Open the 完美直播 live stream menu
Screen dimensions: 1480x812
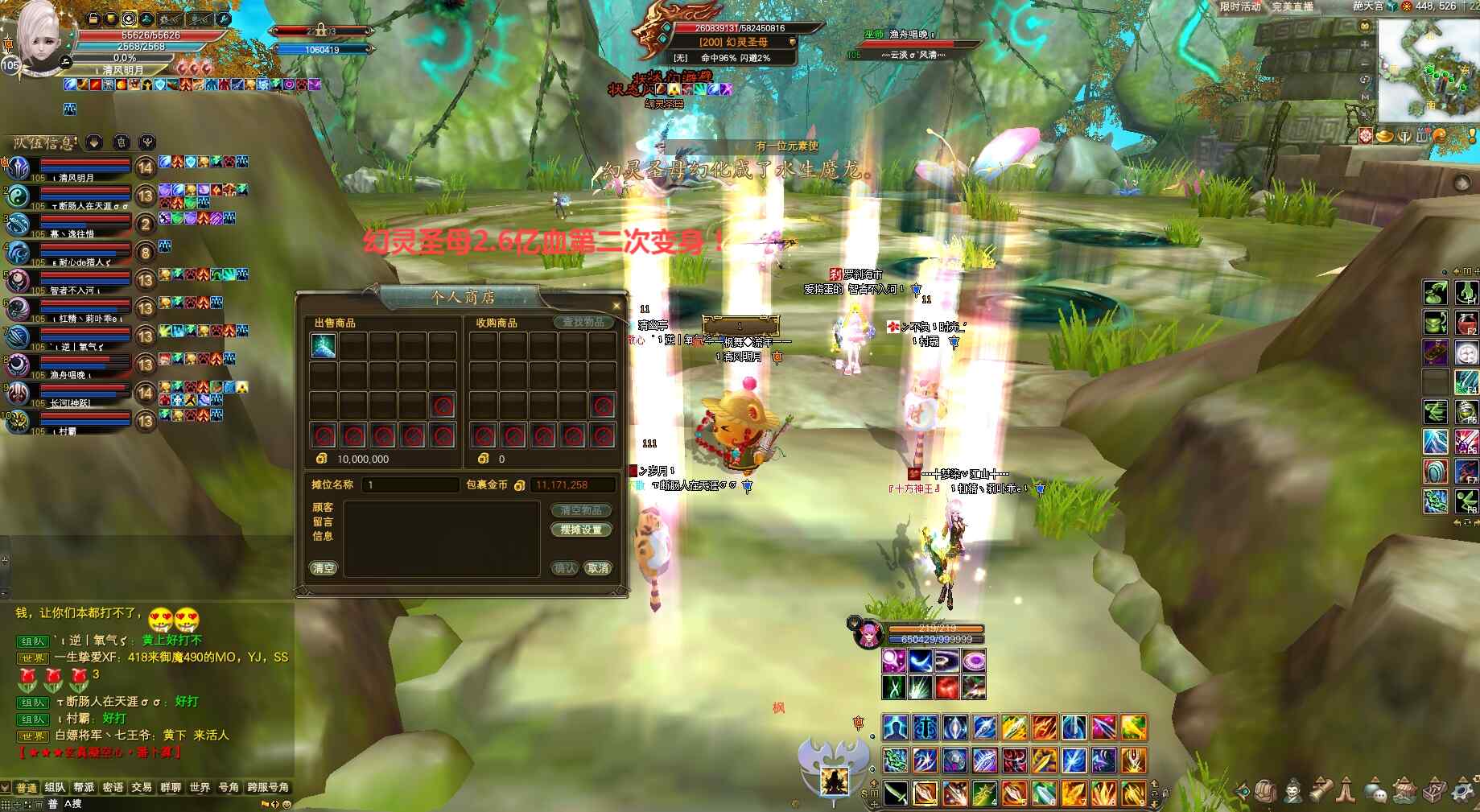point(1292,6)
